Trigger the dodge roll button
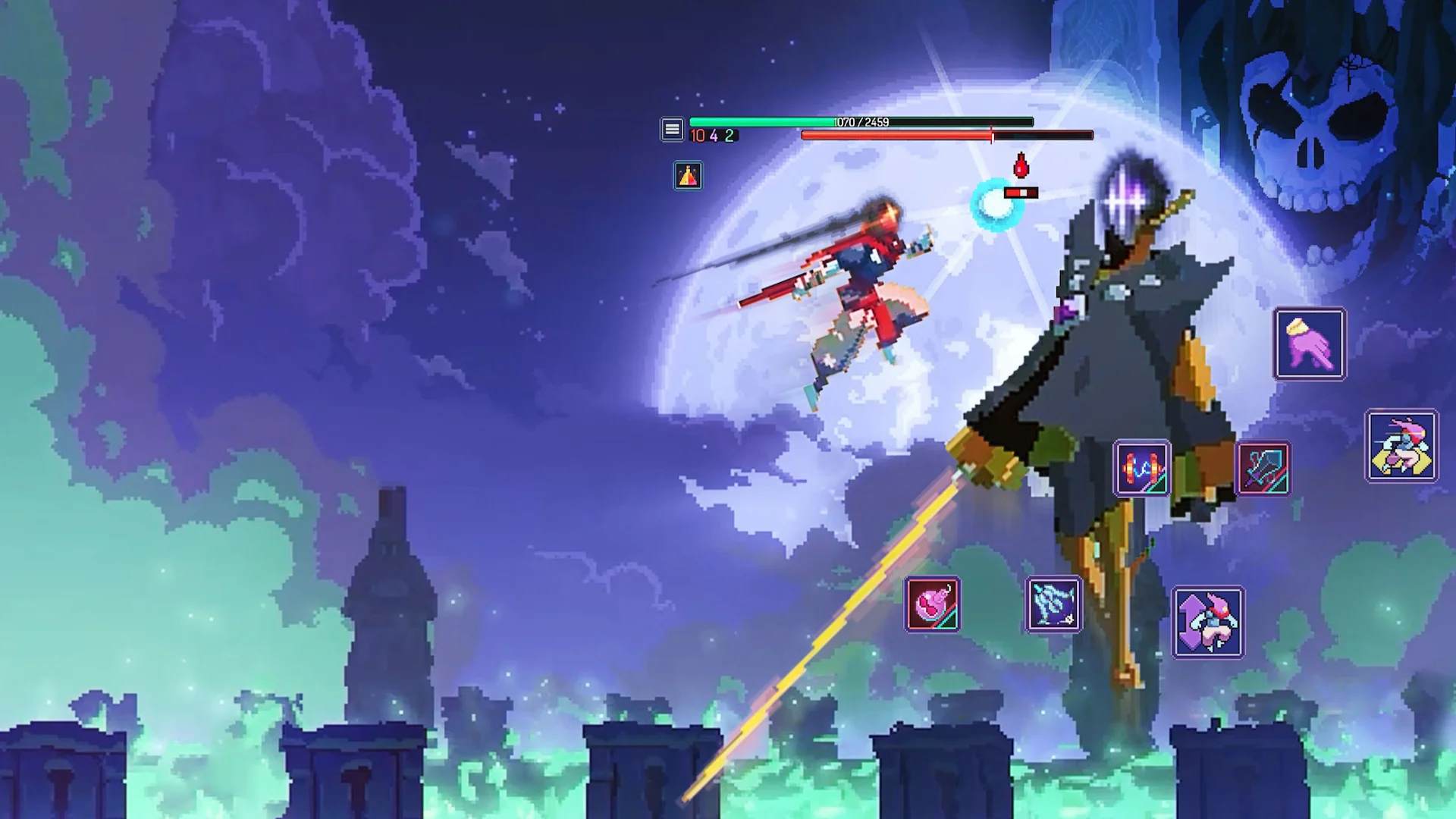 pos(1401,446)
